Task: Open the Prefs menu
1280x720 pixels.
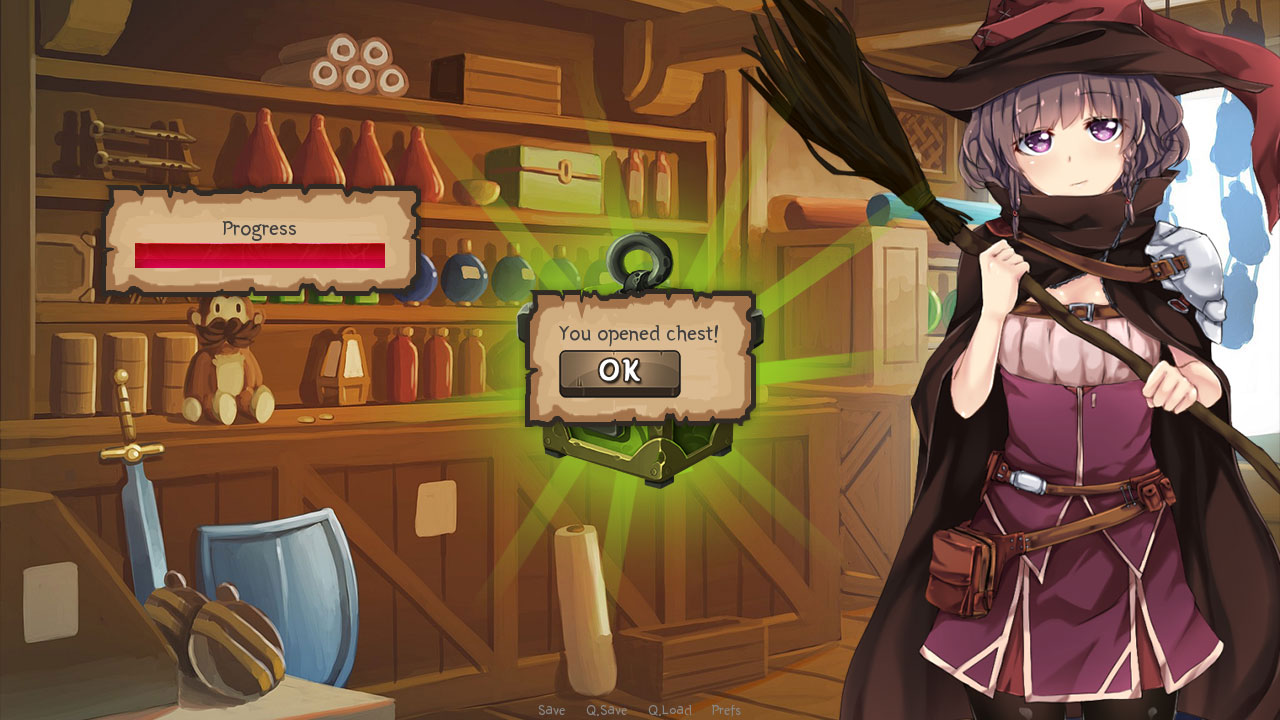Action: click(x=726, y=710)
